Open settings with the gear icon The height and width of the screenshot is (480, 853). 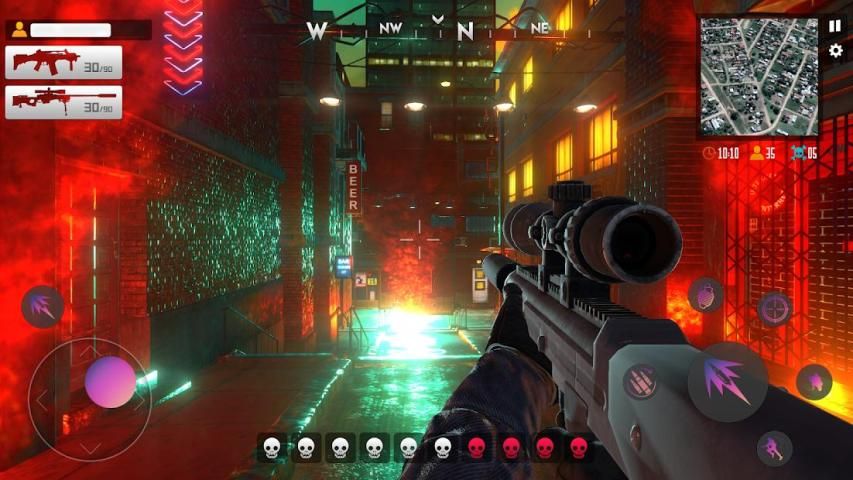(836, 51)
